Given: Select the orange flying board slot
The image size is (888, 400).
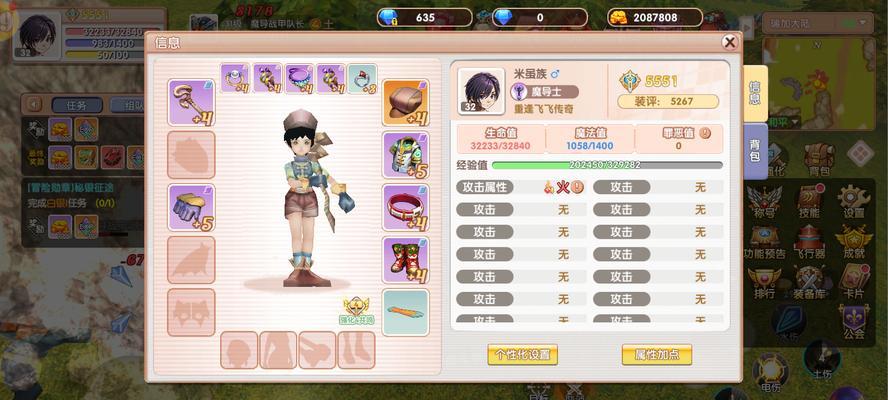Looking at the screenshot, I should [x=405, y=312].
